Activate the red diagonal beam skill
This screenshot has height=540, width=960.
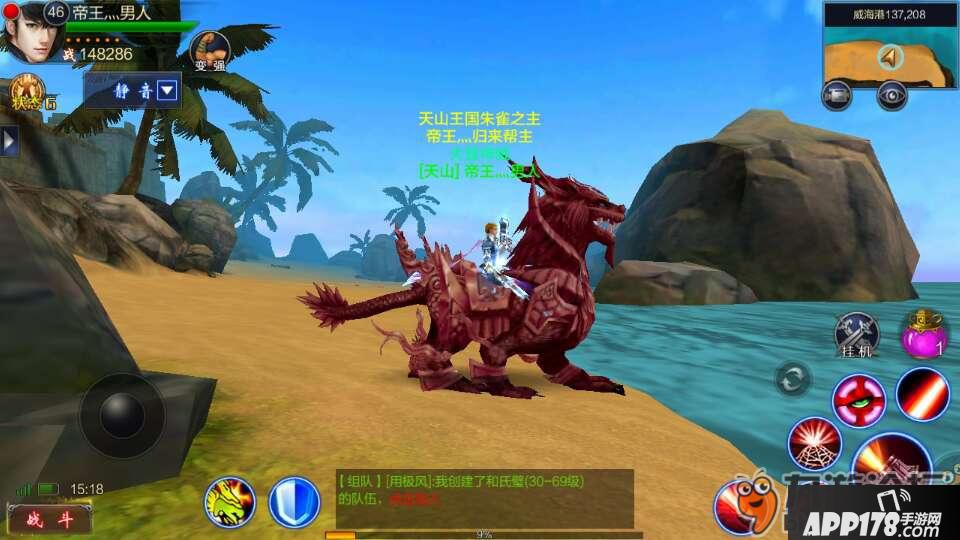point(922,393)
